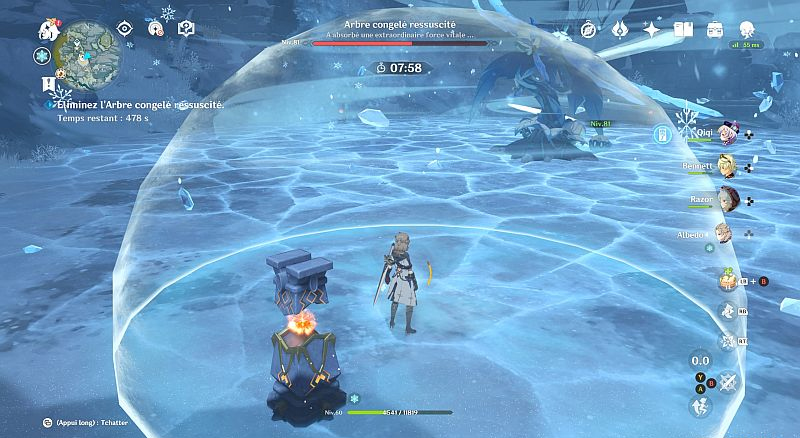Click the sprint dash icon
The image size is (800, 438).
pos(700,406)
